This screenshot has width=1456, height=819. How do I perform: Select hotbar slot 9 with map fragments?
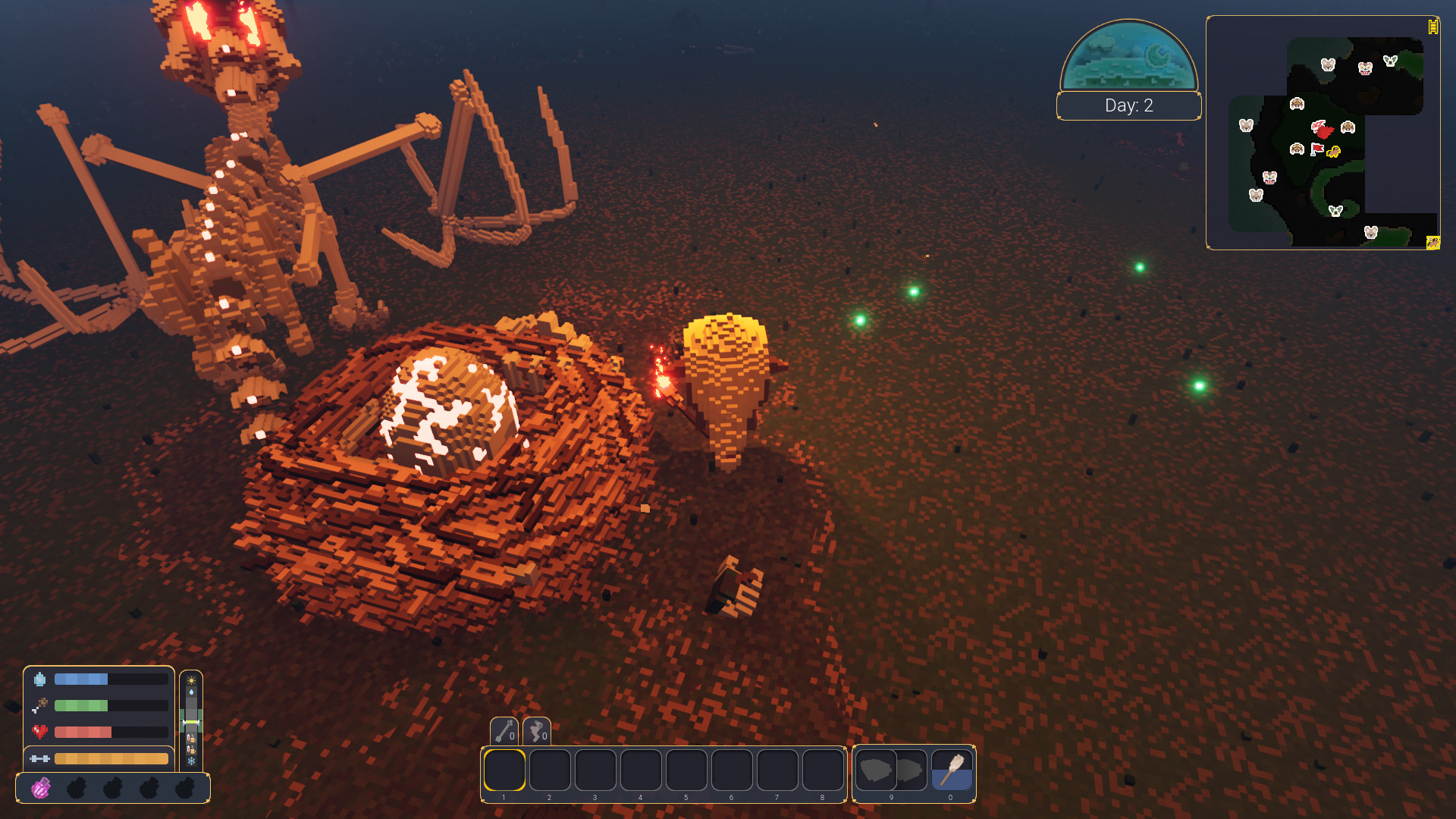(890, 770)
